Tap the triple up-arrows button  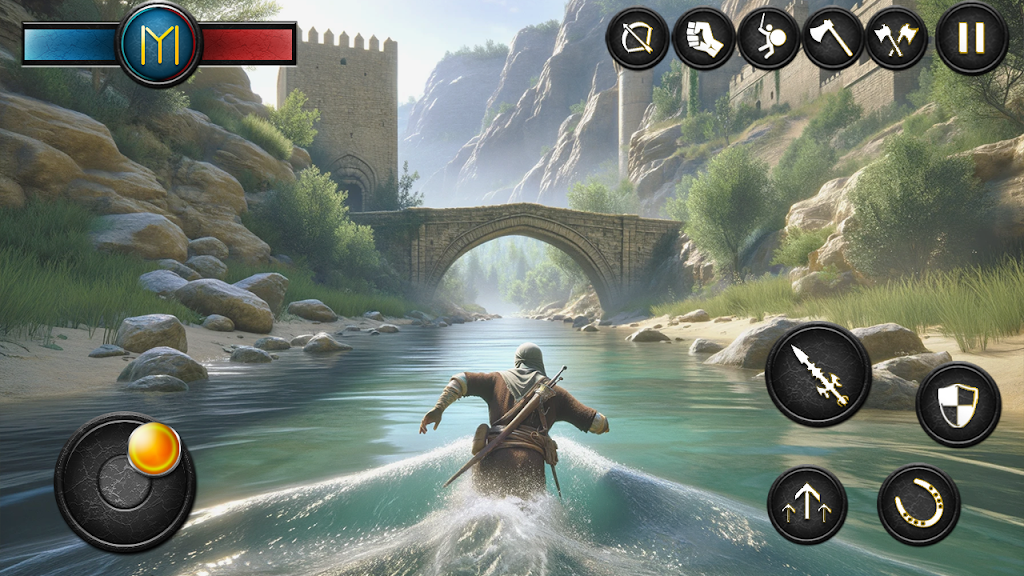[807, 505]
